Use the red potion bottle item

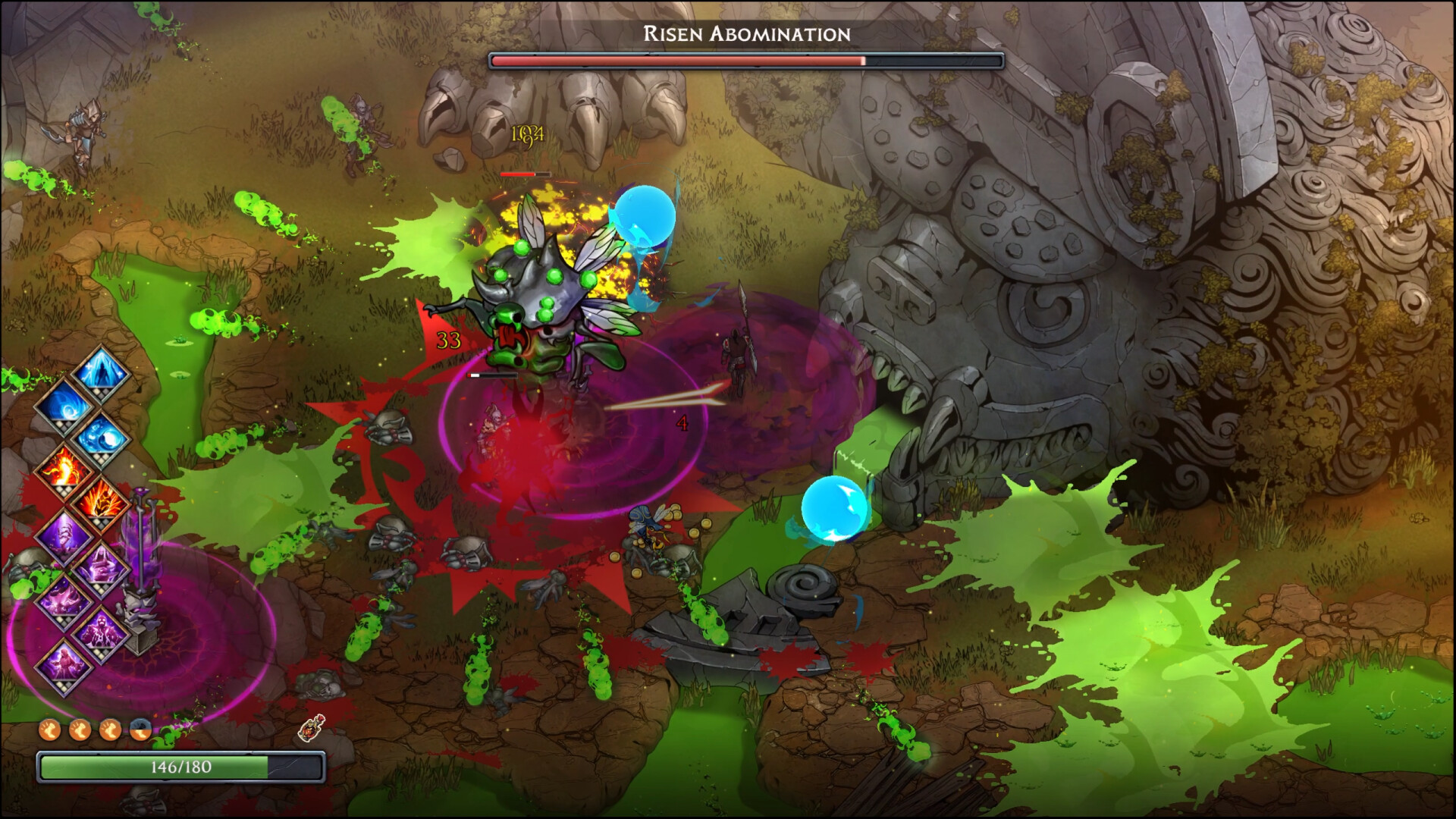click(x=312, y=728)
